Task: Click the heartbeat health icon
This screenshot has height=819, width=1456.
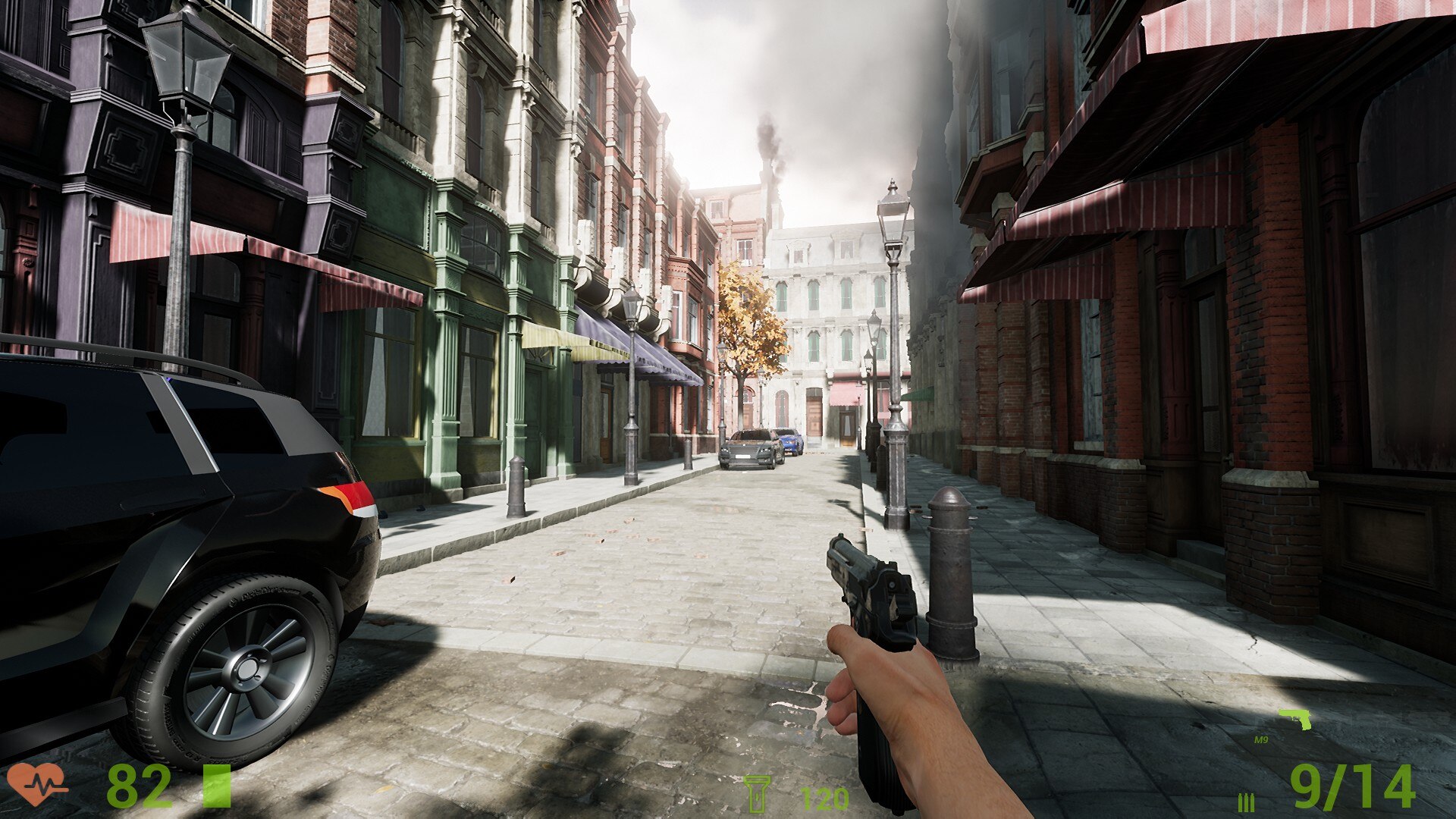Action: [36, 784]
